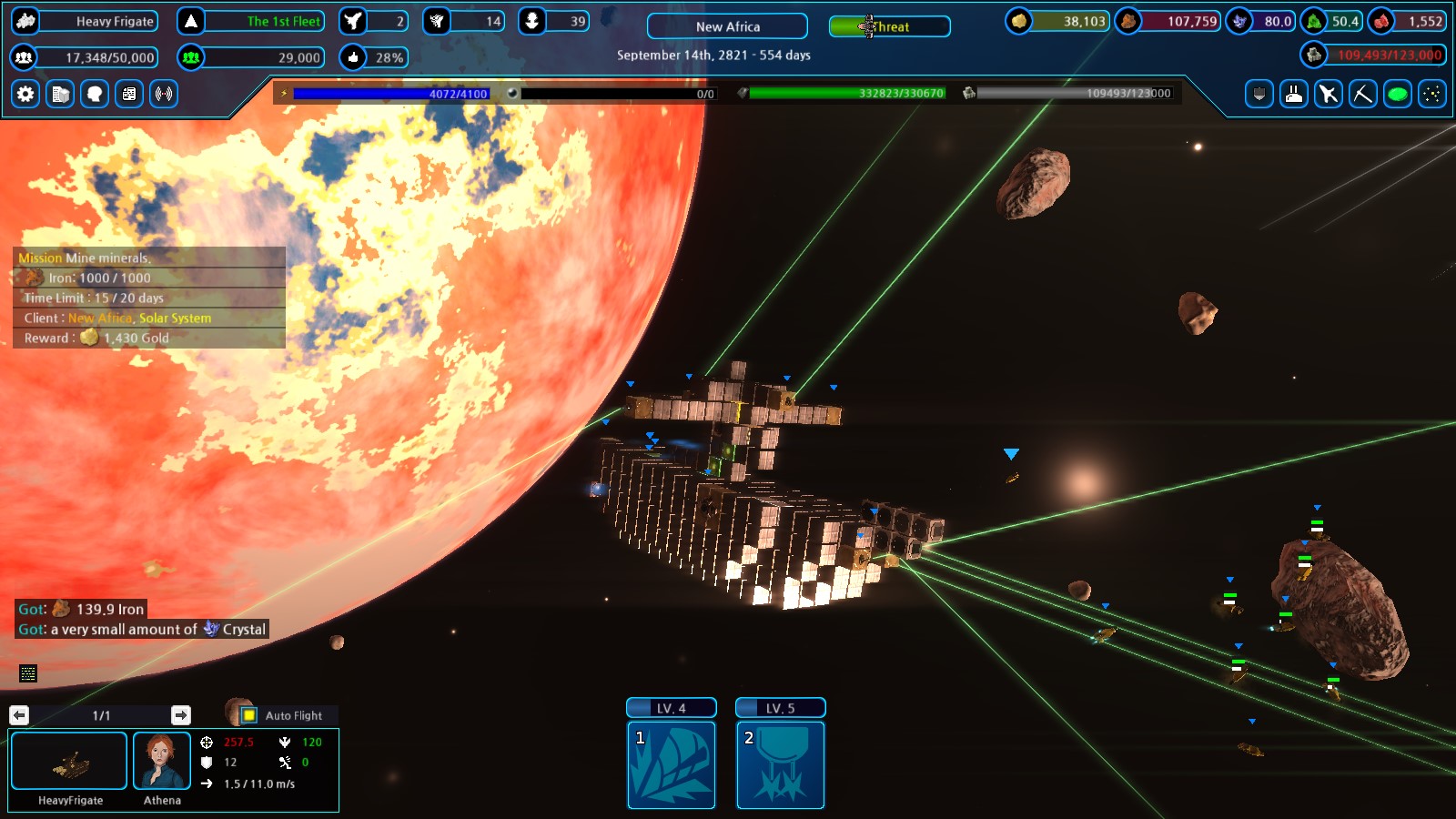
Task: Select Athena's crew portrait
Action: click(x=162, y=761)
